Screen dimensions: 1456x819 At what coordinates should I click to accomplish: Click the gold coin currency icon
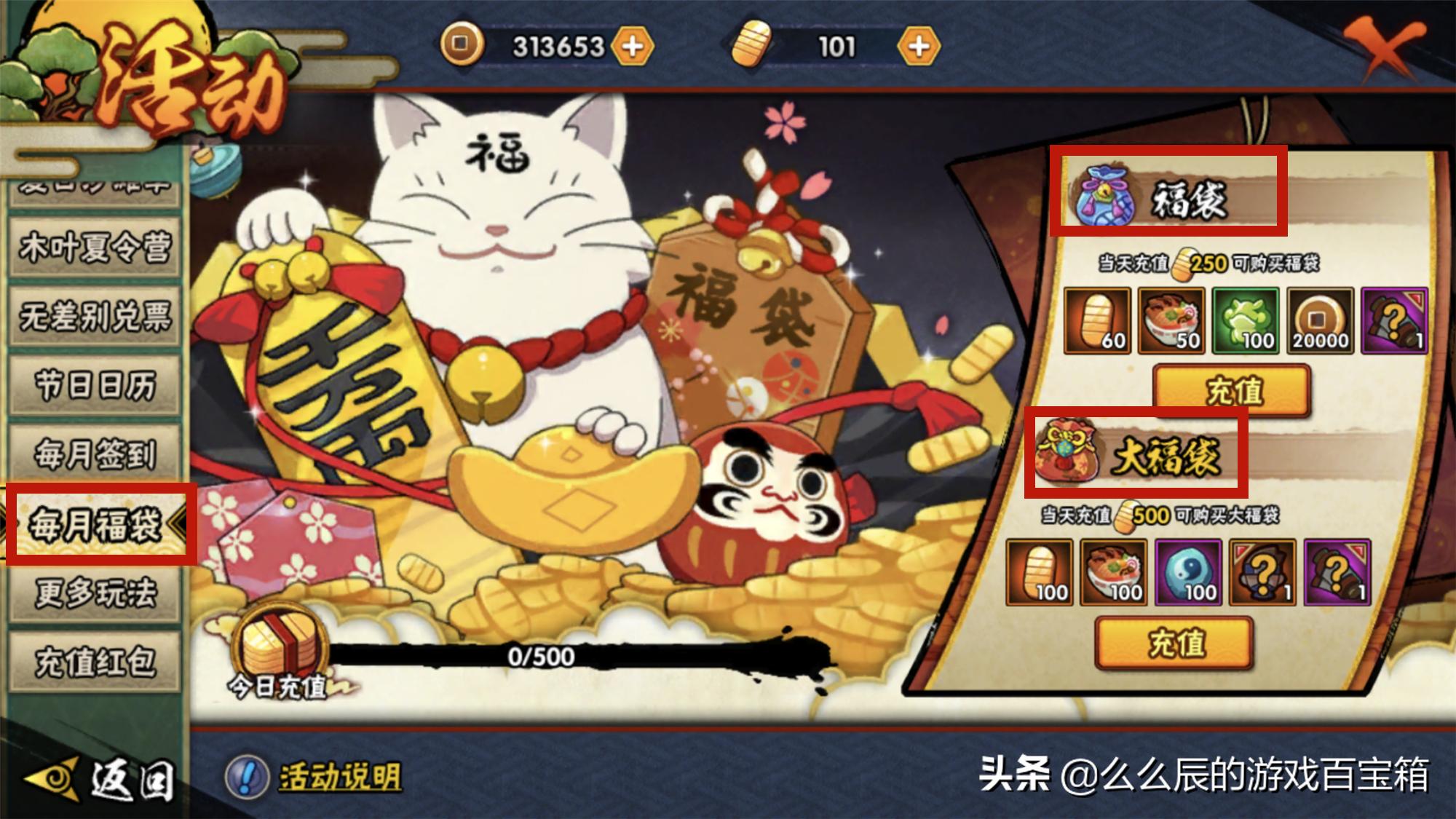point(460,45)
